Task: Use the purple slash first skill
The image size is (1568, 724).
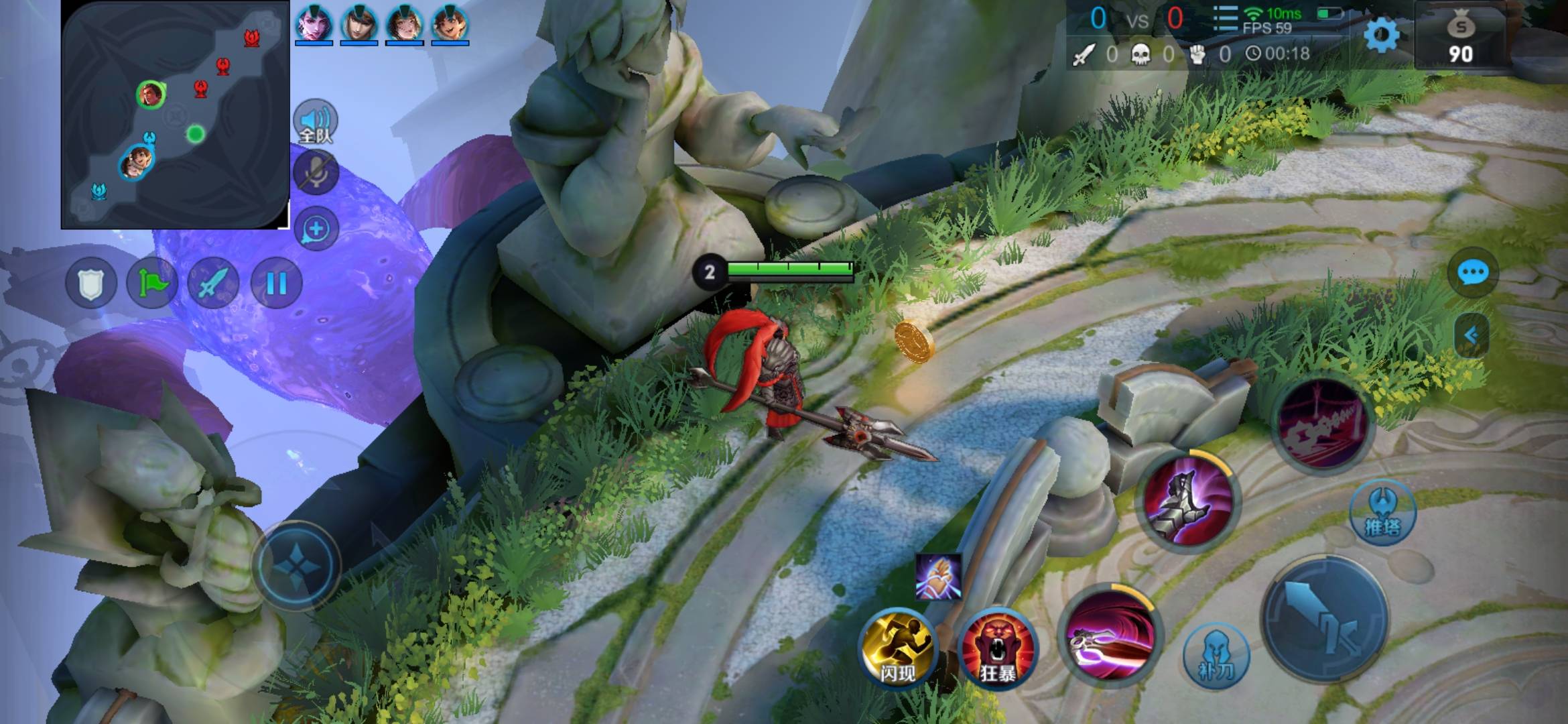Action: coord(1110,637)
